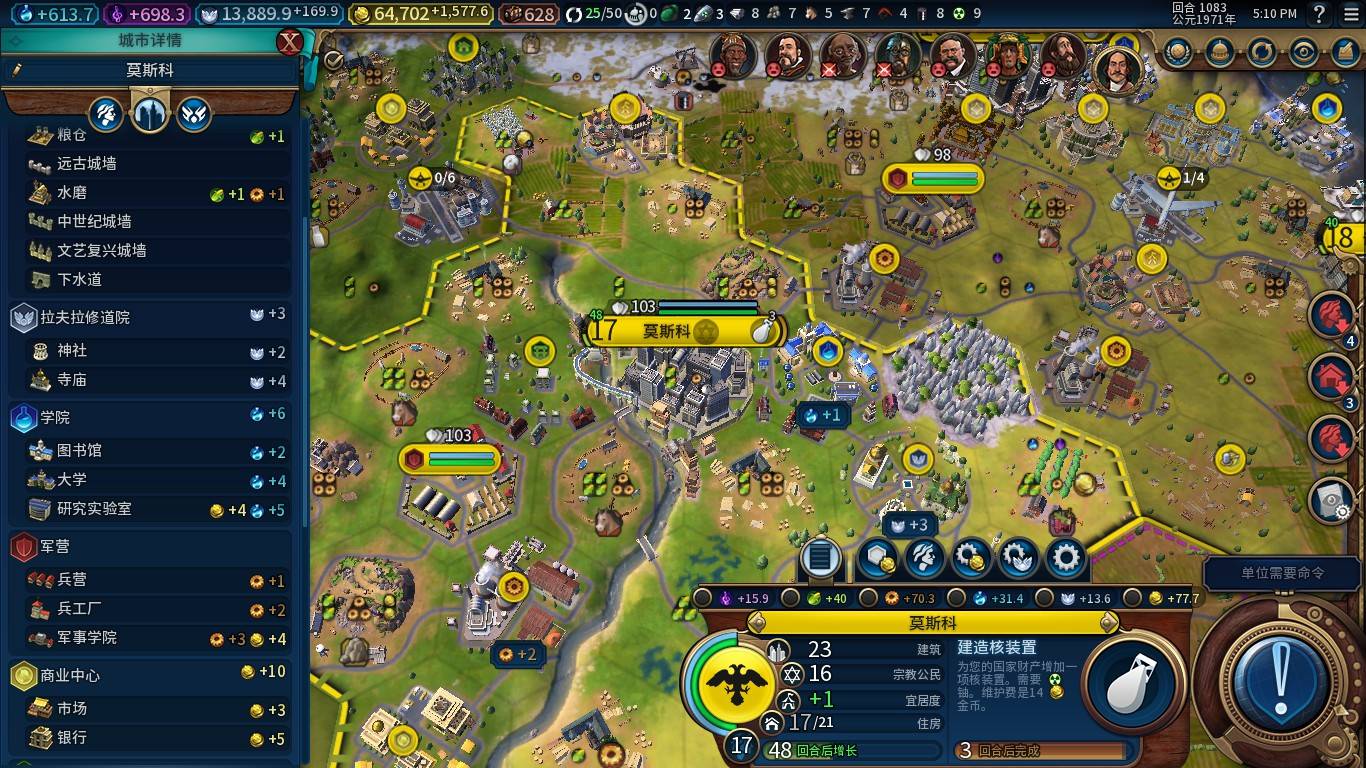Click the purchase tile hexagon button
The height and width of the screenshot is (768, 1366).
tap(877, 558)
